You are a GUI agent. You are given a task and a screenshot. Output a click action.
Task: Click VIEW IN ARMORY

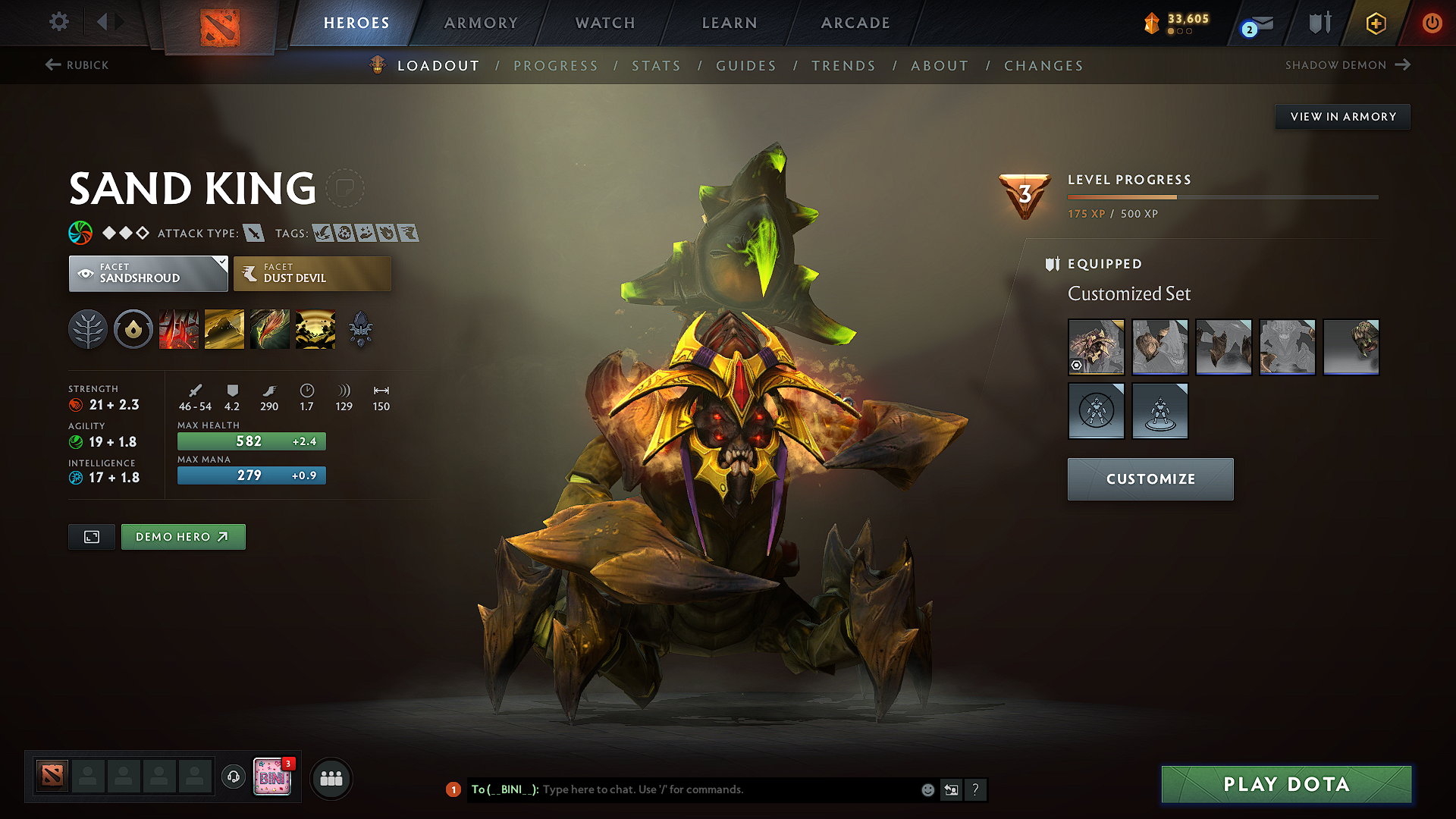click(x=1342, y=117)
